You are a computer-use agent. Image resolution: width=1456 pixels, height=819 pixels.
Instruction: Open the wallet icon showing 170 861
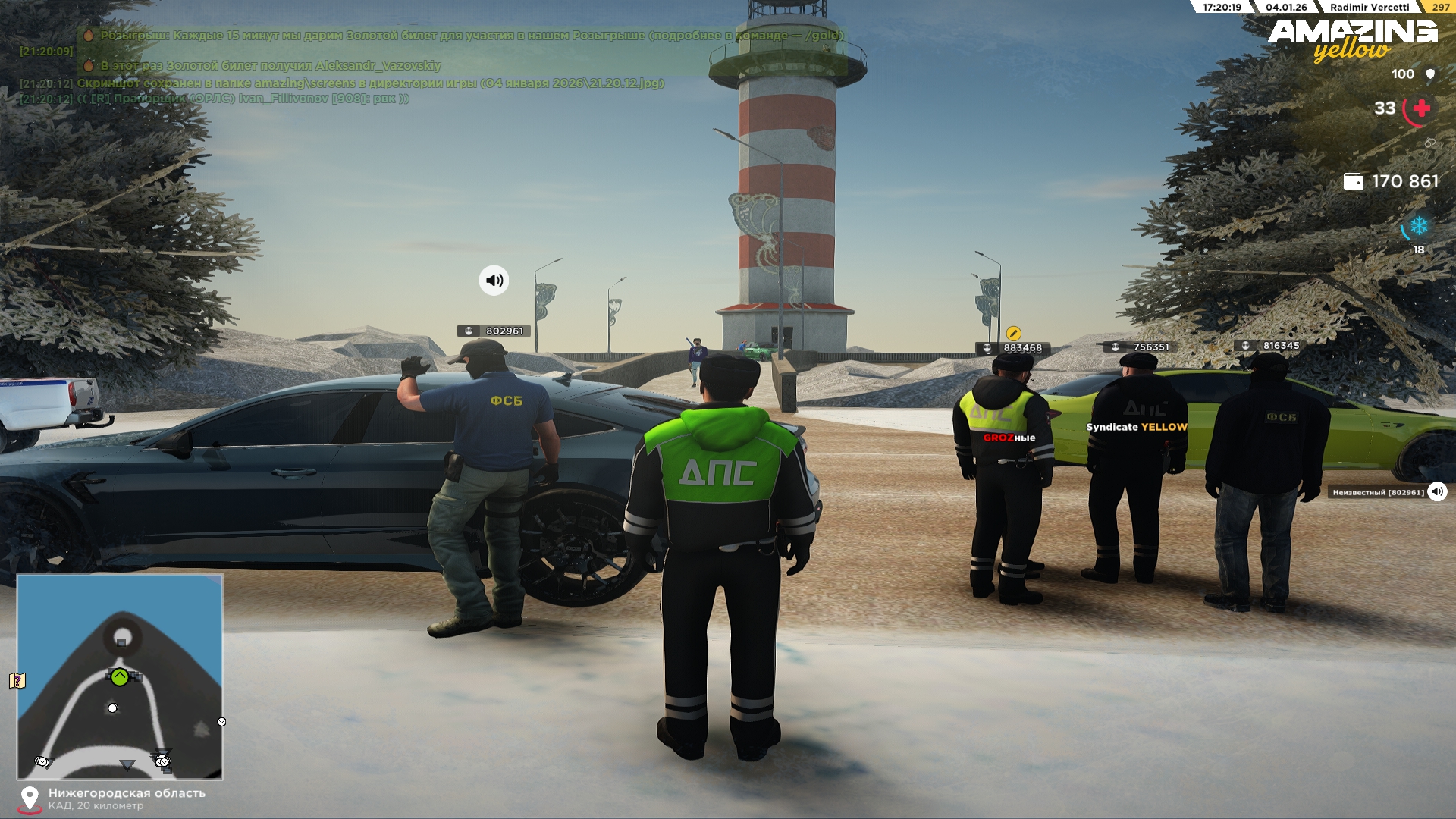1353,182
